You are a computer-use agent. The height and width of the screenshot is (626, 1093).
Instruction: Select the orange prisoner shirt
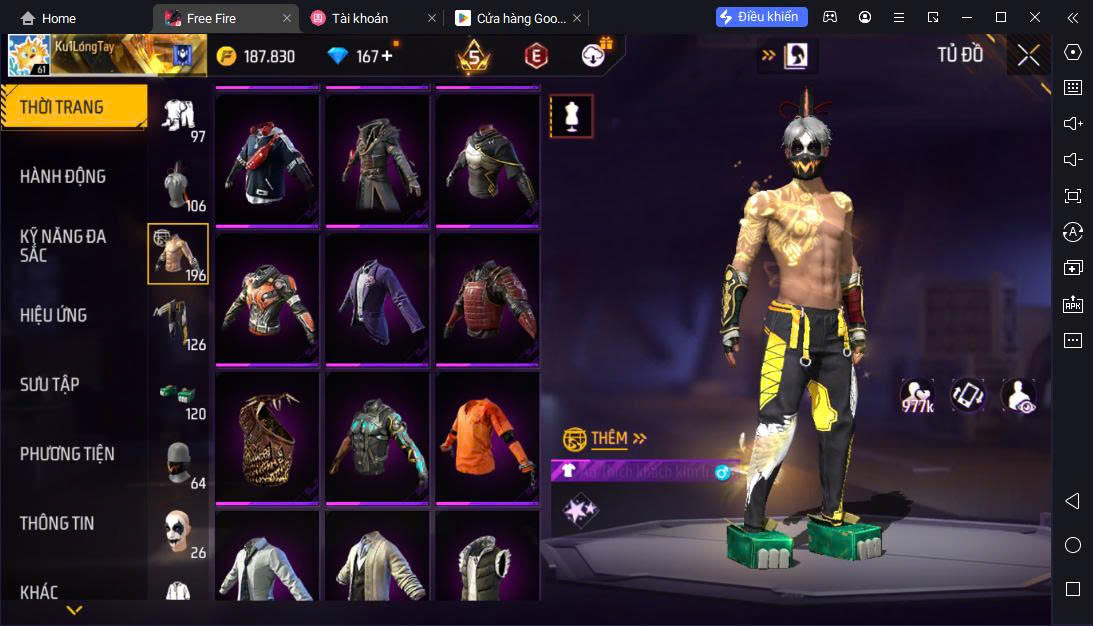point(487,437)
